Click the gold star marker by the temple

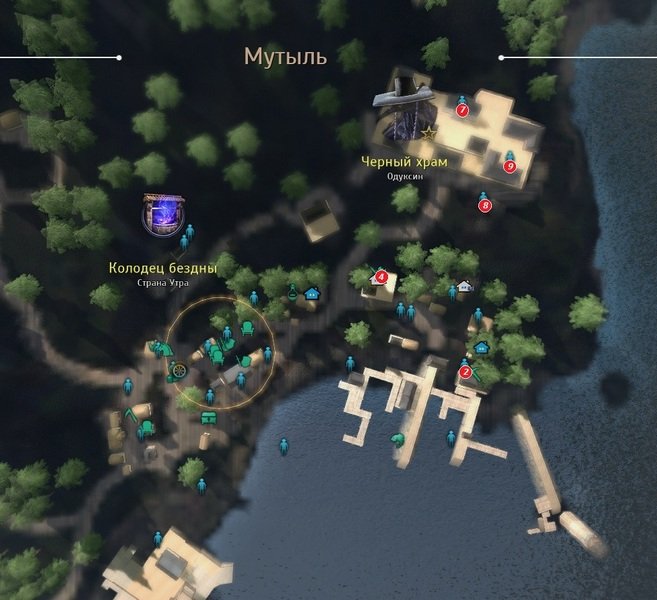point(430,132)
